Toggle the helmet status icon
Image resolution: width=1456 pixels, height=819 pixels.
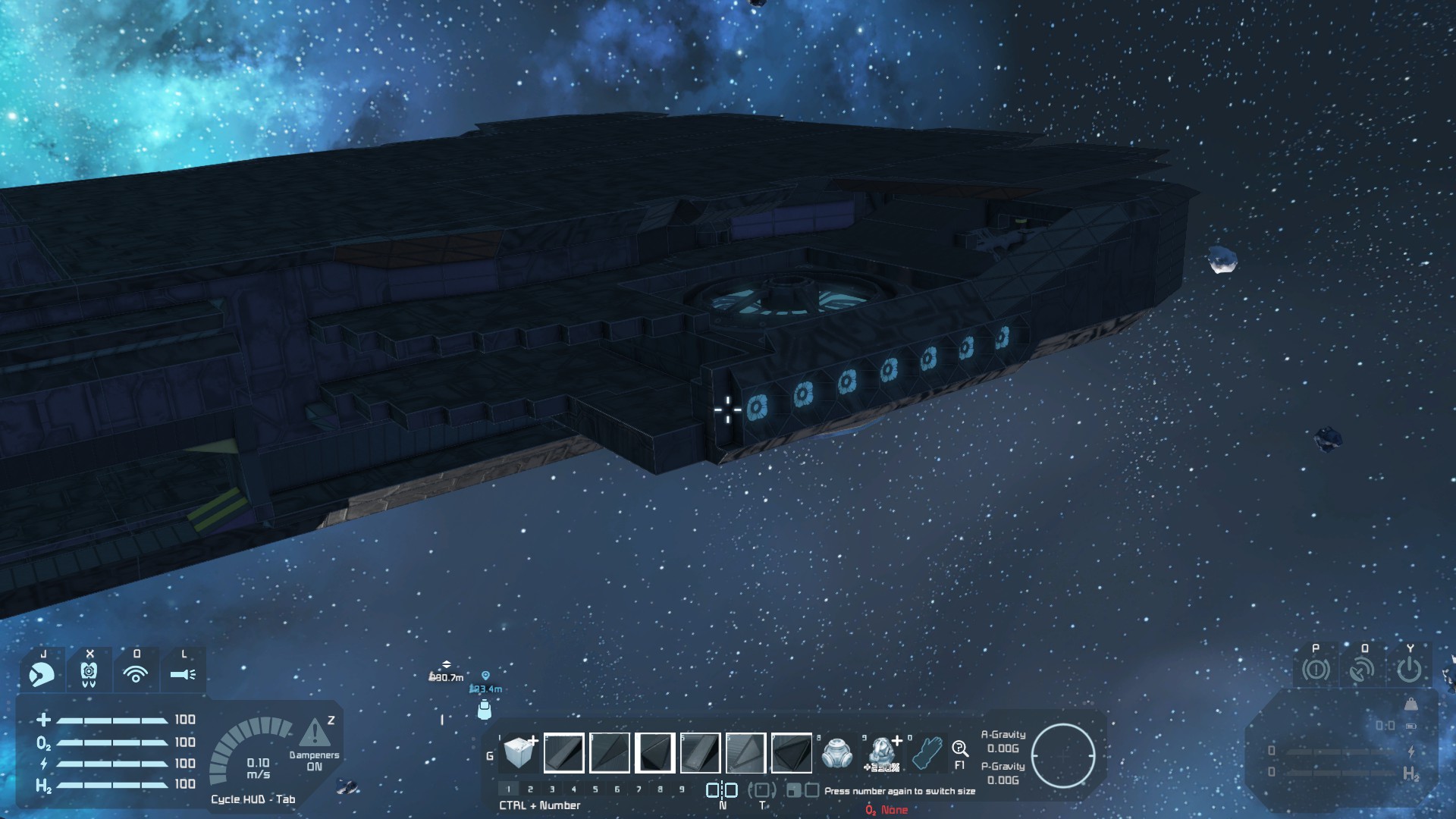click(x=42, y=673)
